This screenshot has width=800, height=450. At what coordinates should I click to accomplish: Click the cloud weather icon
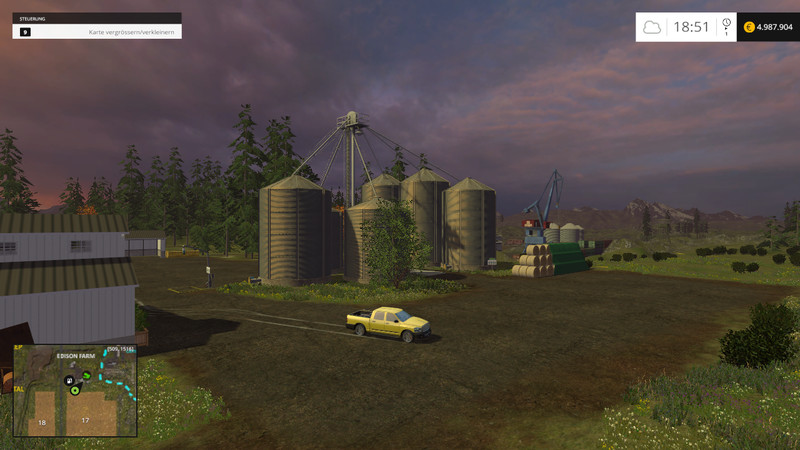(652, 27)
